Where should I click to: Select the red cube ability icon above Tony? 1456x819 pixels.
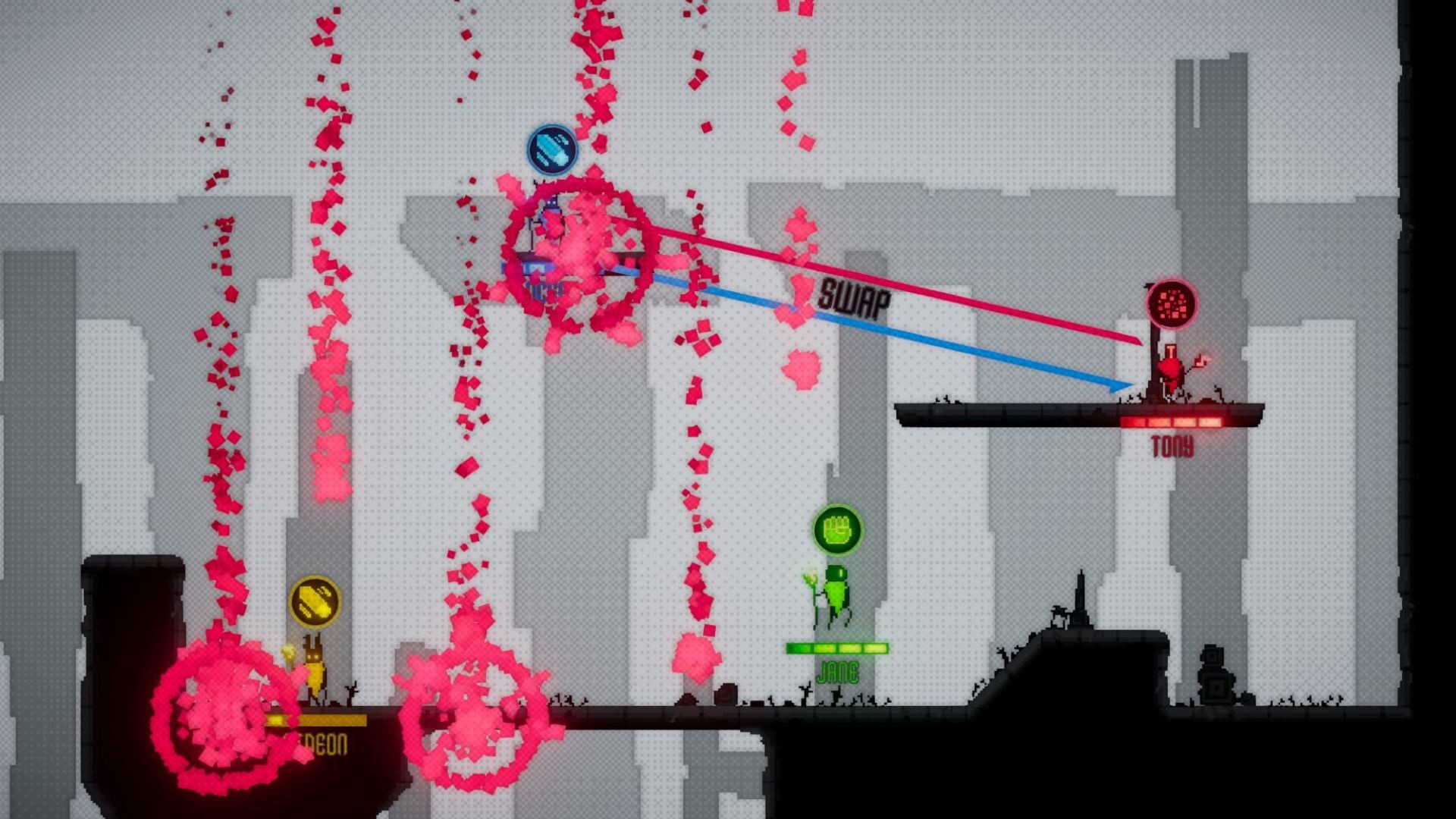(1172, 304)
